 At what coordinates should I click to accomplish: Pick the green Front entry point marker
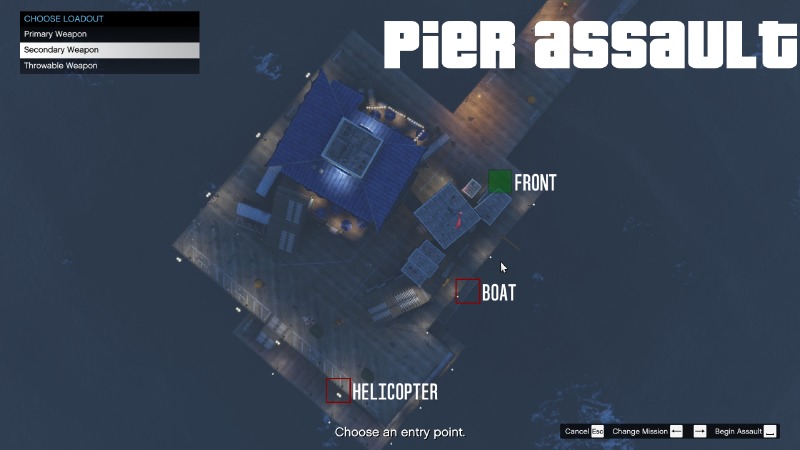click(x=499, y=182)
